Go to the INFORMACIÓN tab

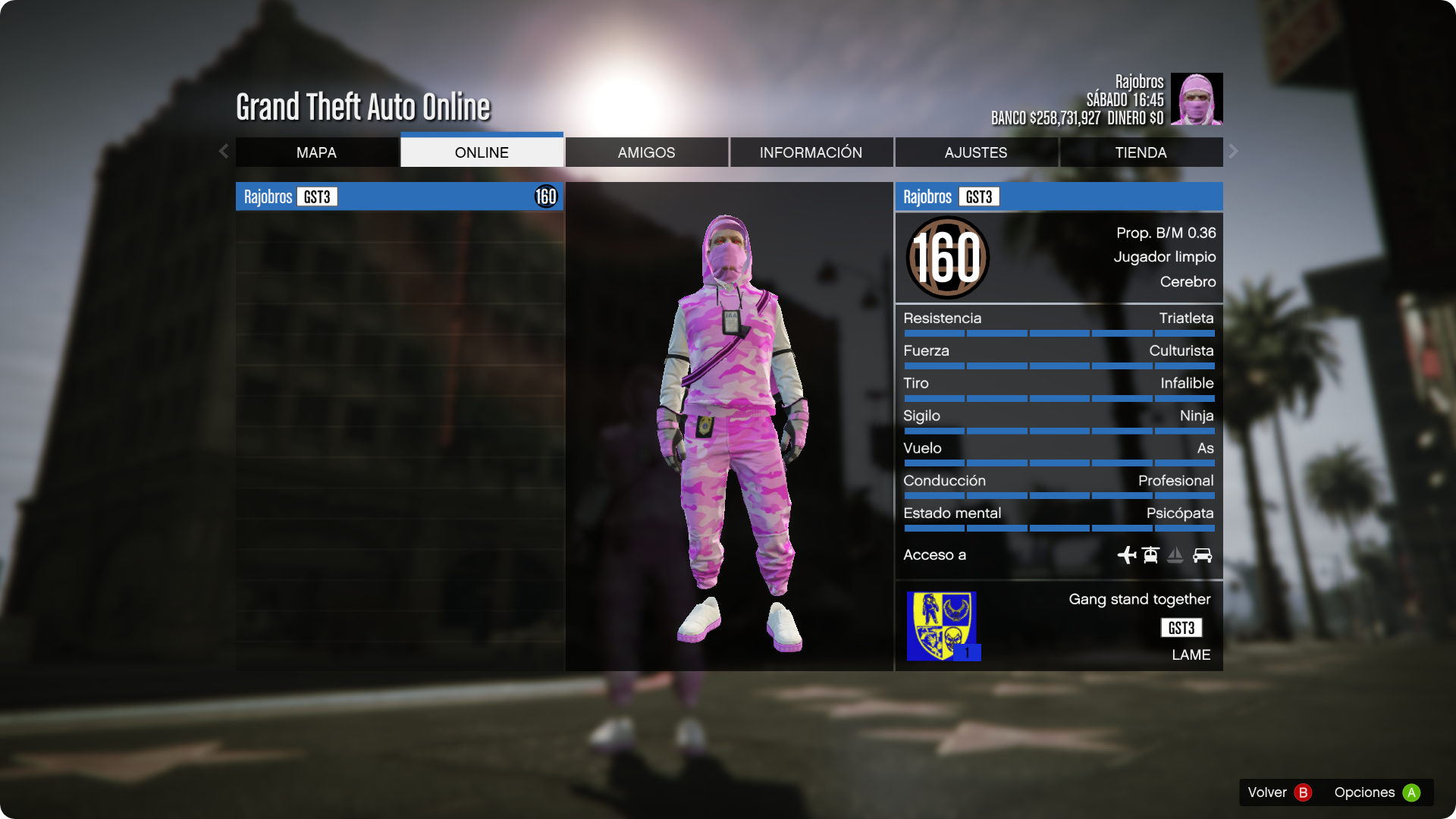[x=811, y=152]
